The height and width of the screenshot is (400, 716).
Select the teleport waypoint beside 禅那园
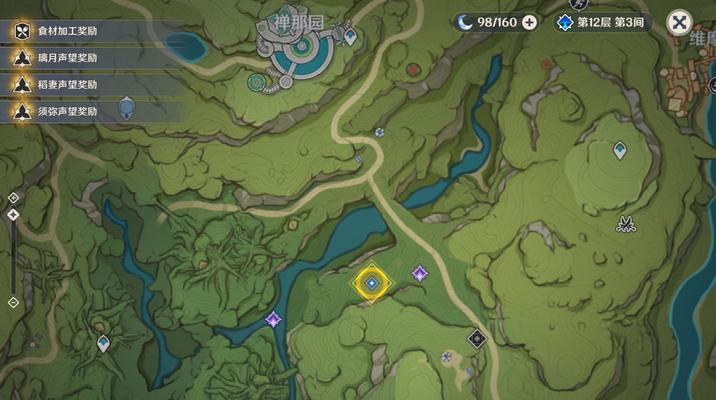tap(350, 37)
